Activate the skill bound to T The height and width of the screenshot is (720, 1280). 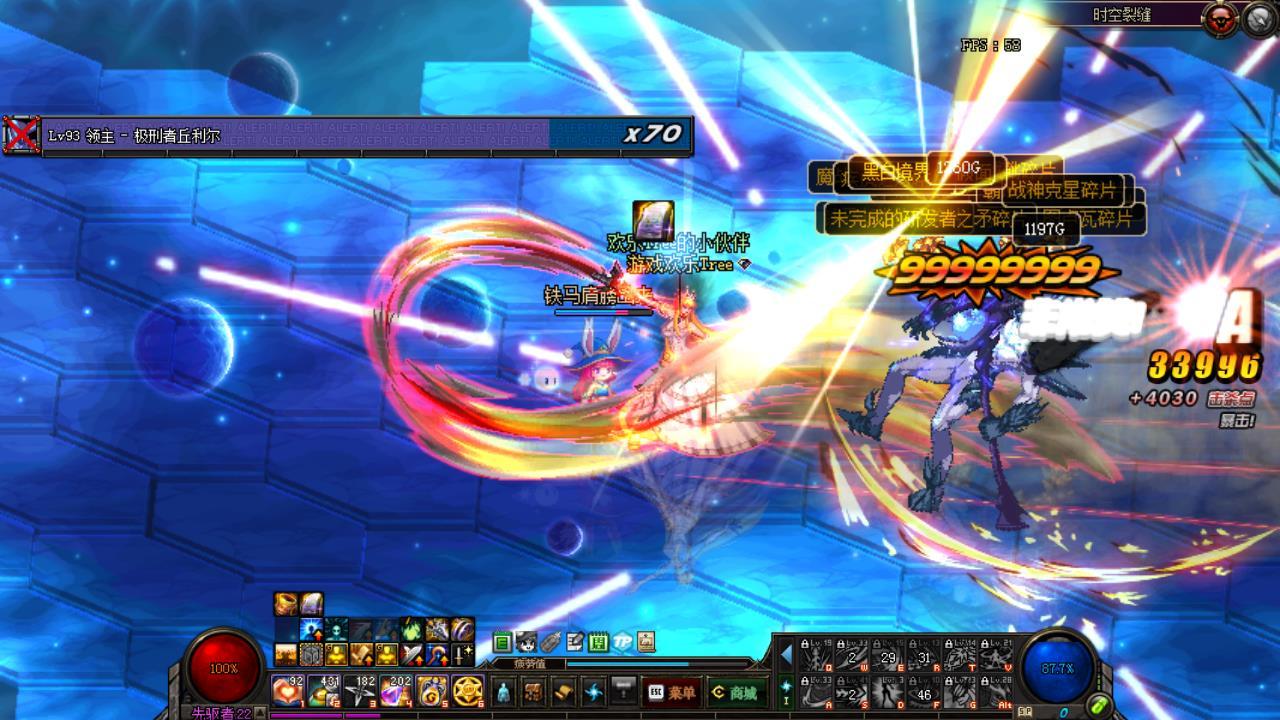pyautogui.click(x=960, y=655)
